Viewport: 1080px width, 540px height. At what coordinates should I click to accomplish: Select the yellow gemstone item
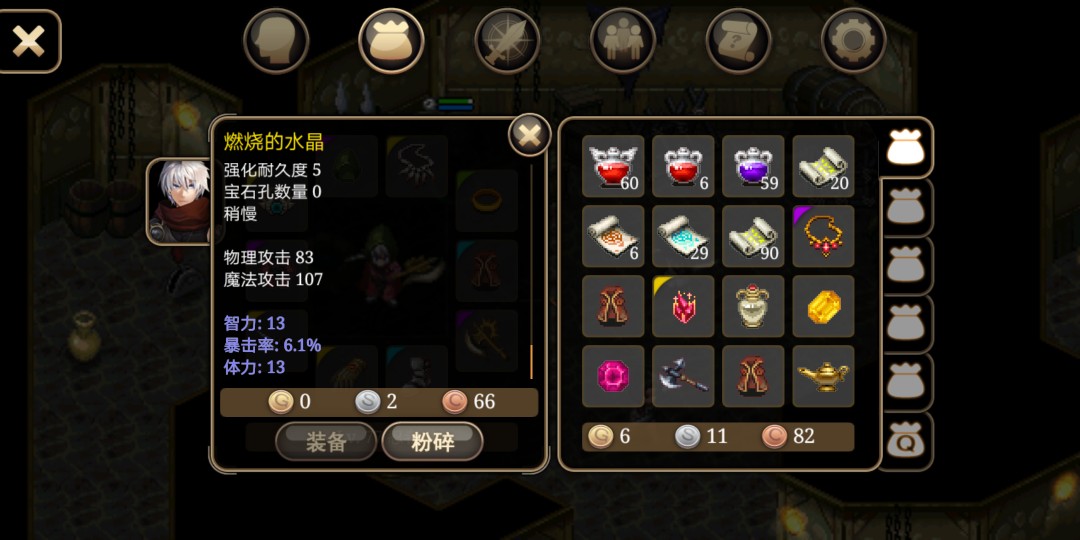pyautogui.click(x=823, y=306)
